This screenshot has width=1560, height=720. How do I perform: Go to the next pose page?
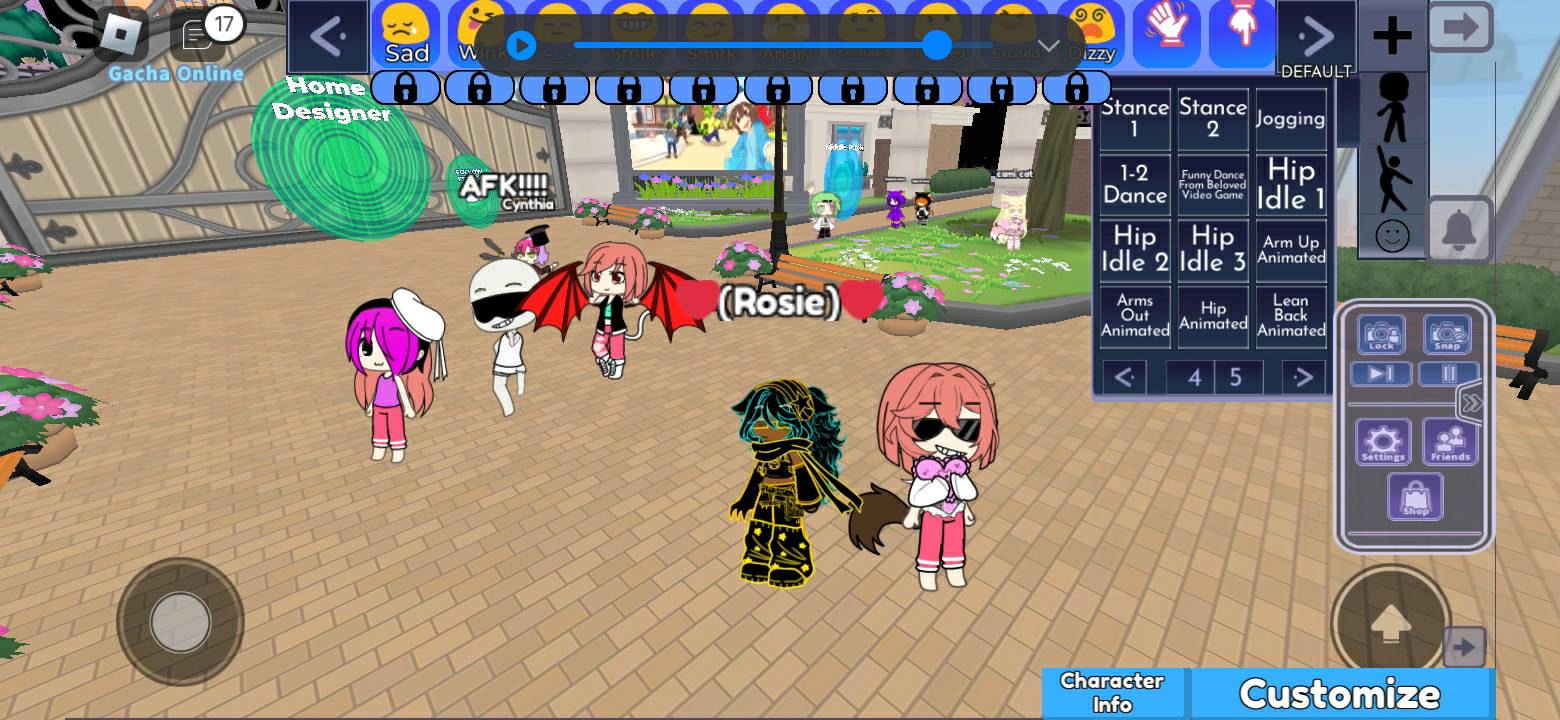(x=1302, y=377)
